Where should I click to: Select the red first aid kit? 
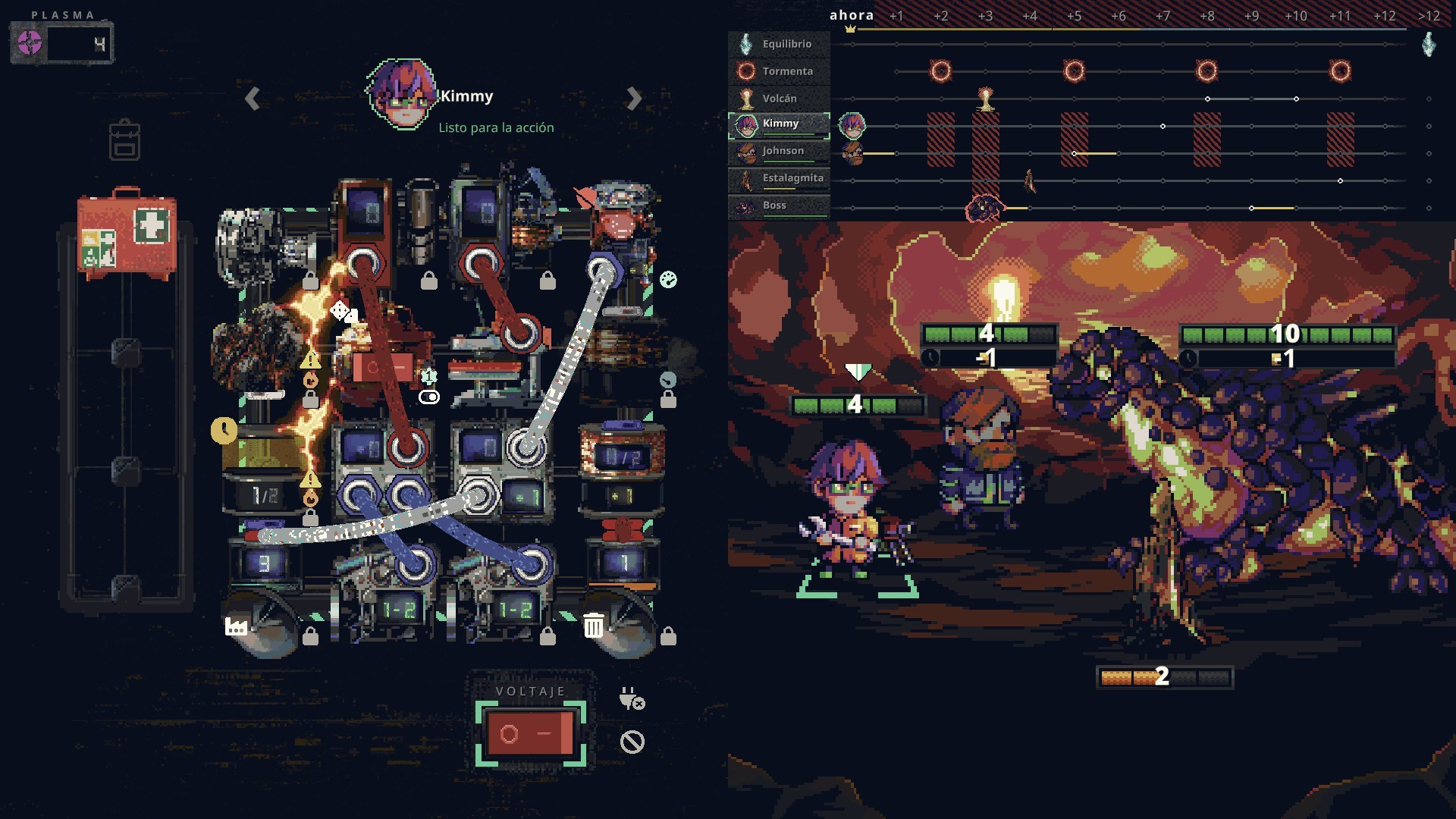click(x=127, y=232)
